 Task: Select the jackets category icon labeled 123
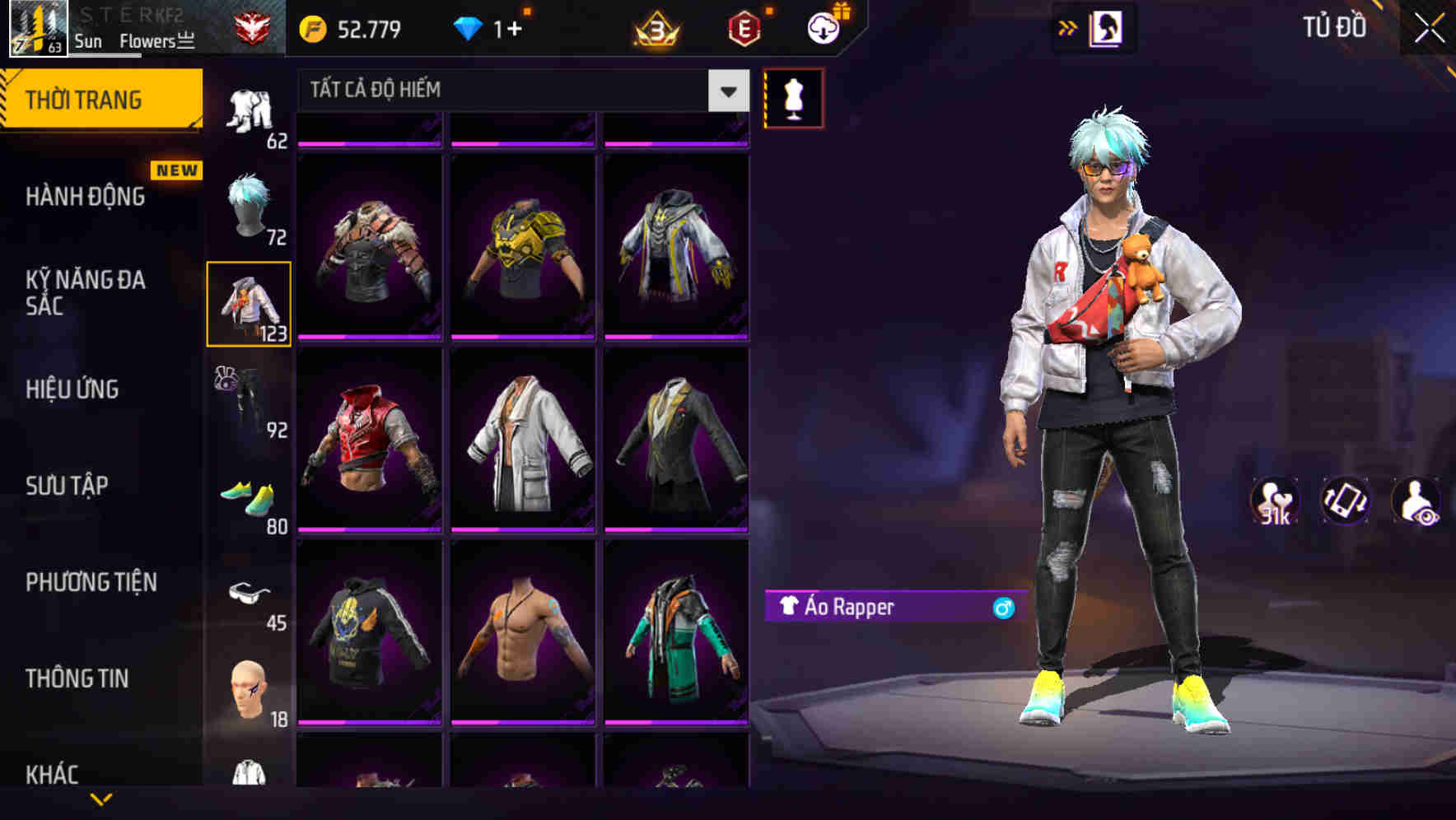point(250,303)
